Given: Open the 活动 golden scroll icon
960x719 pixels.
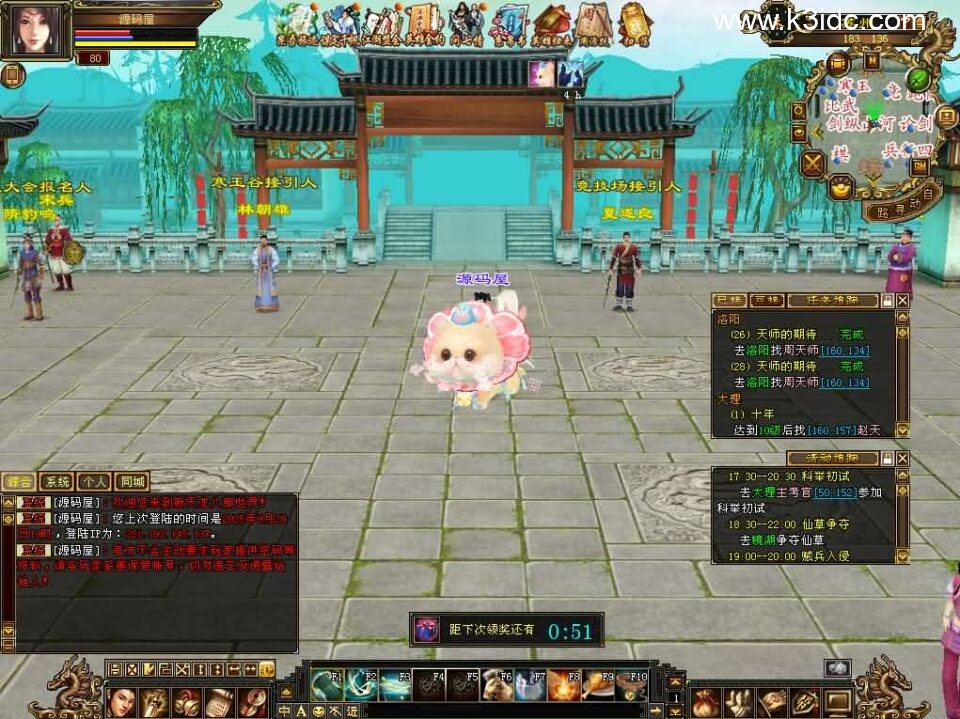Looking at the screenshot, I should tap(635, 24).
